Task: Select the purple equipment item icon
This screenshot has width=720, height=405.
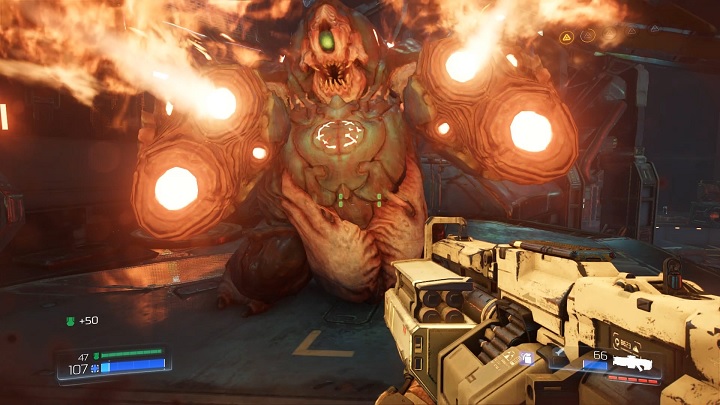Action: coord(527,356)
